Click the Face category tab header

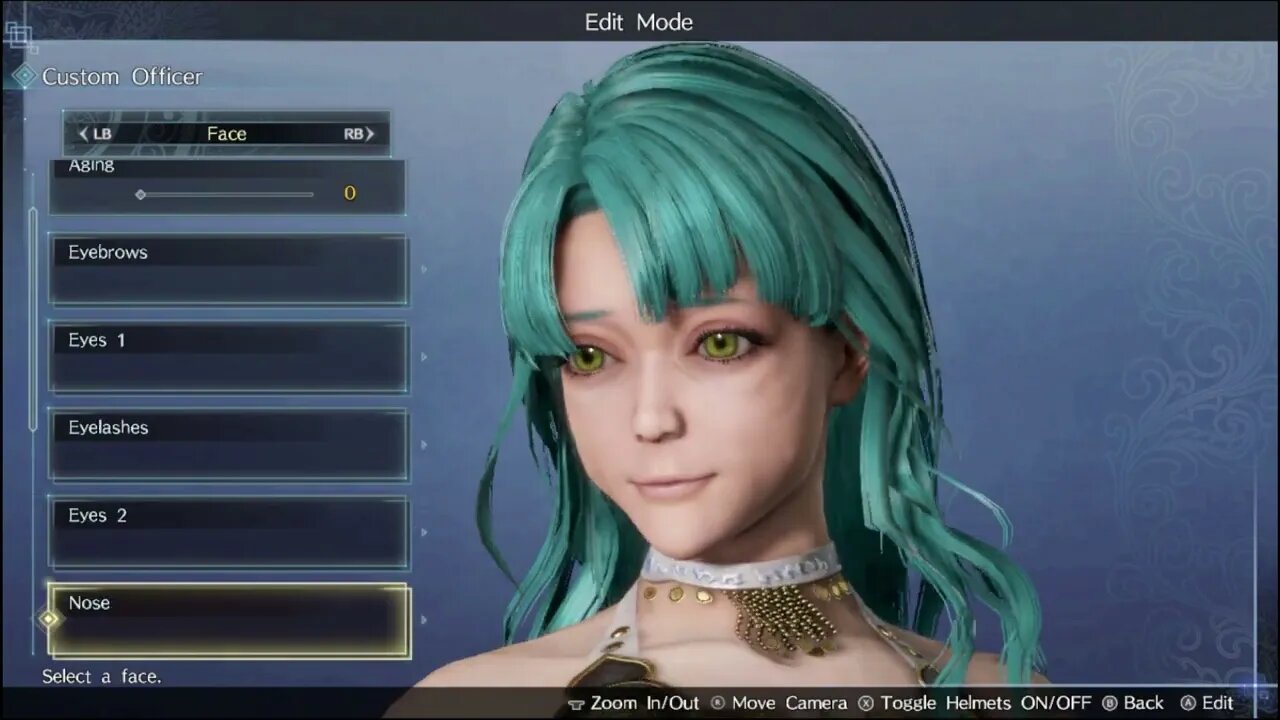coord(226,134)
